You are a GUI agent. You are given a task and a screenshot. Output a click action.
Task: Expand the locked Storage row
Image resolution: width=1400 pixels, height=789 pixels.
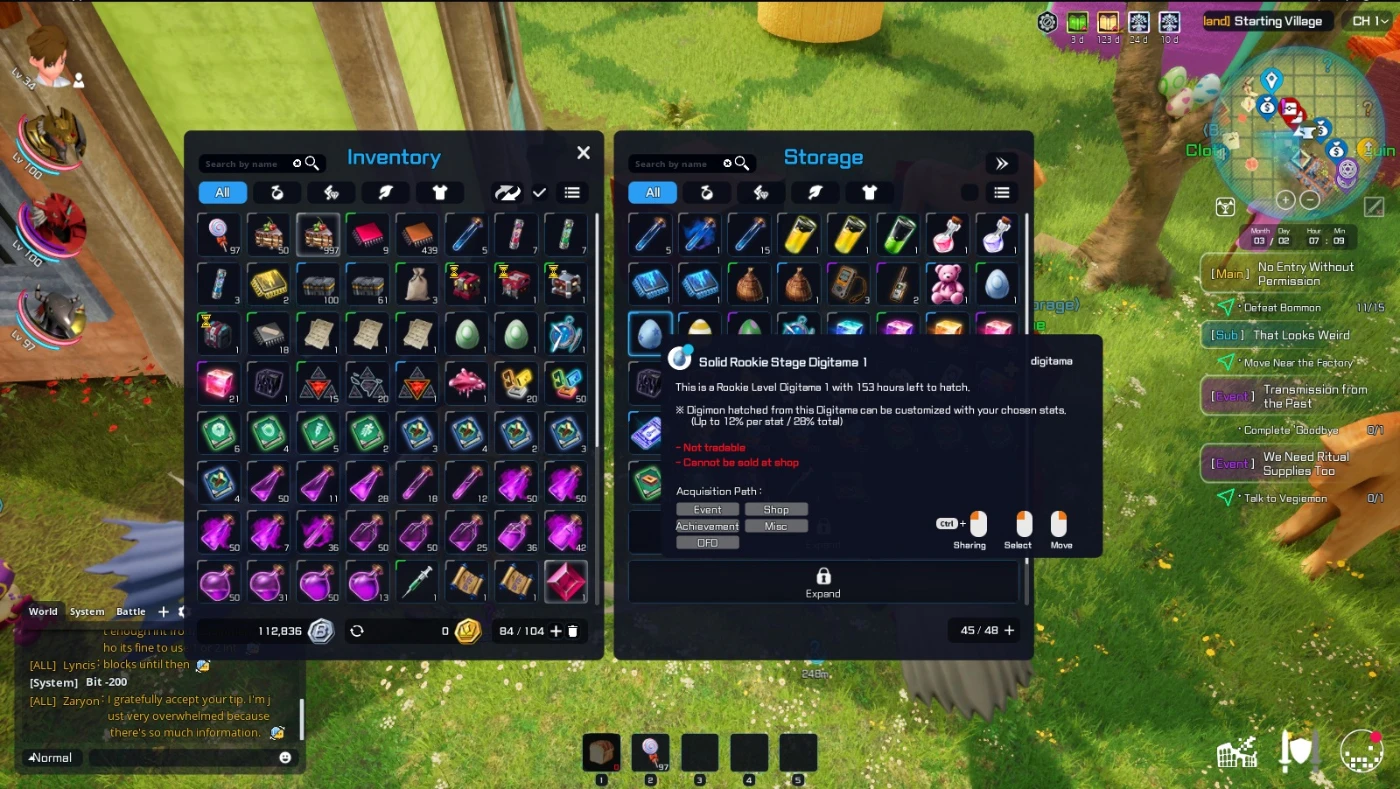(x=823, y=582)
